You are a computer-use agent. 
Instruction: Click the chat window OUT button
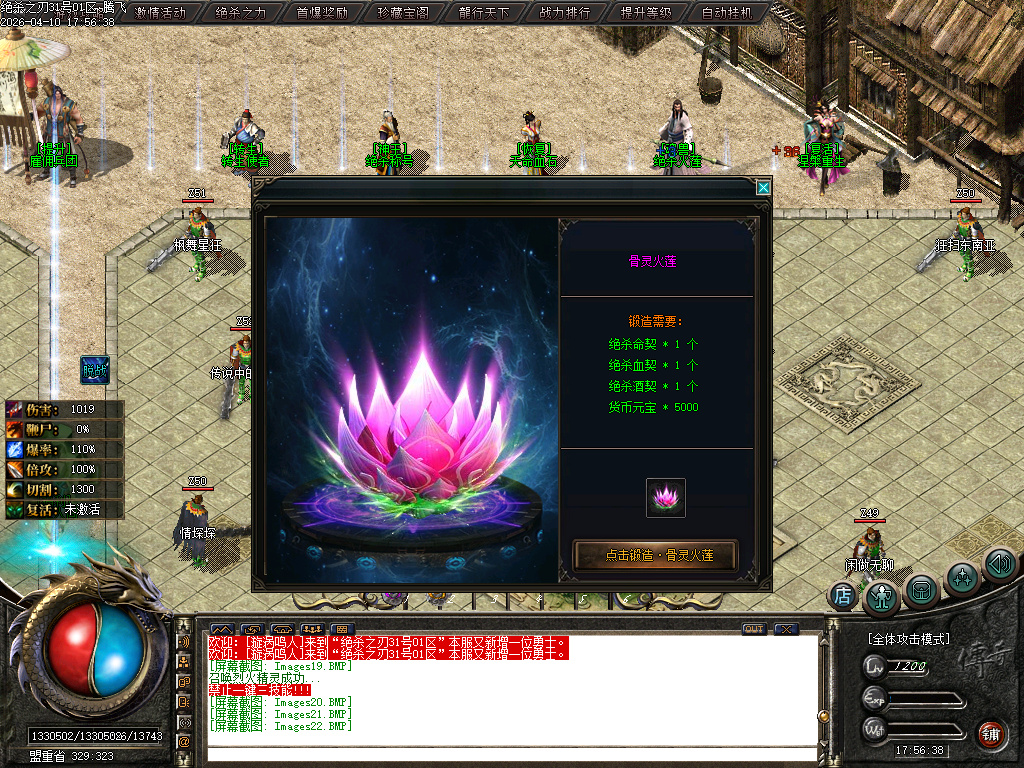(x=754, y=629)
